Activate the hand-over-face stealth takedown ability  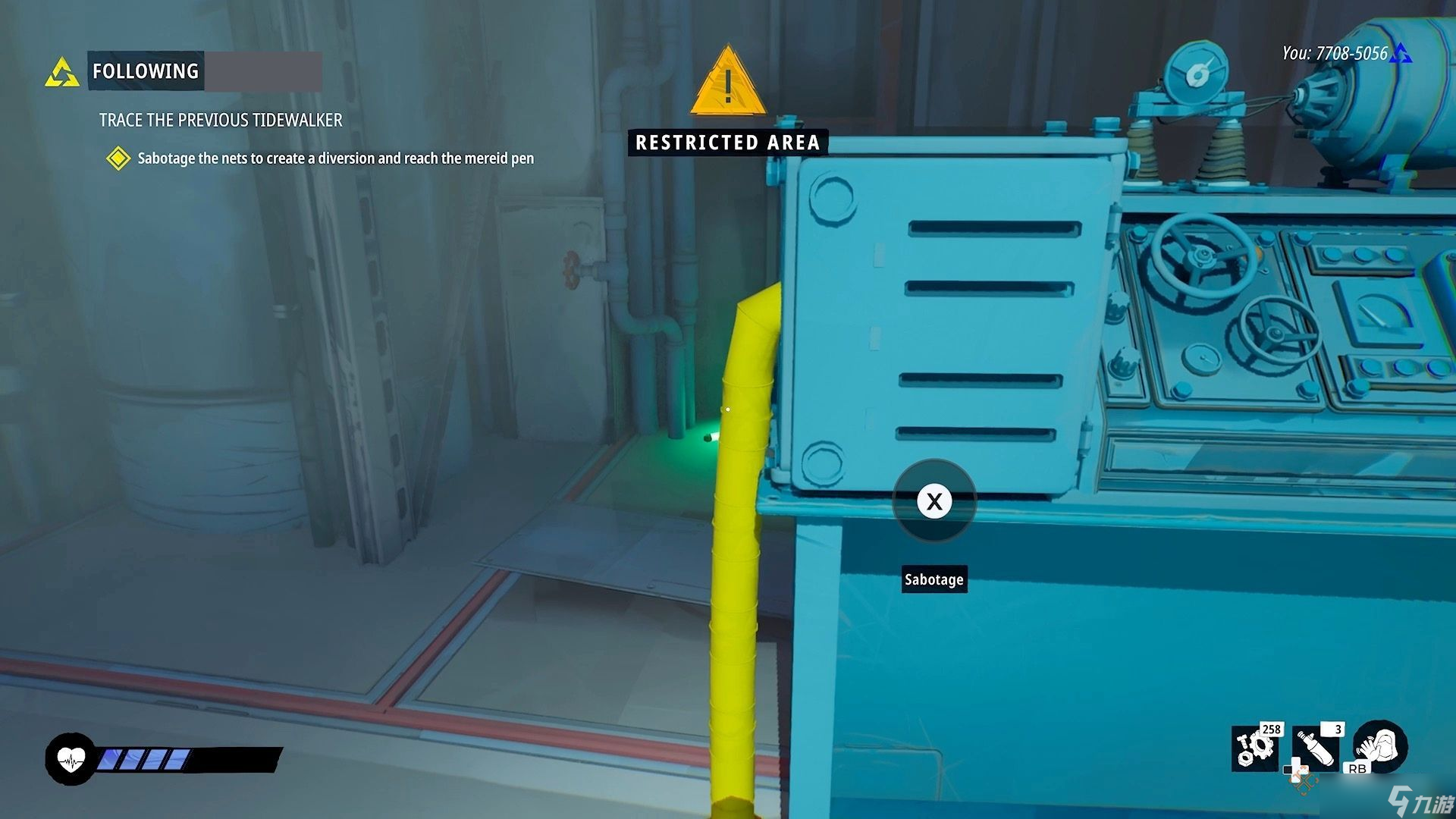coord(1380,745)
